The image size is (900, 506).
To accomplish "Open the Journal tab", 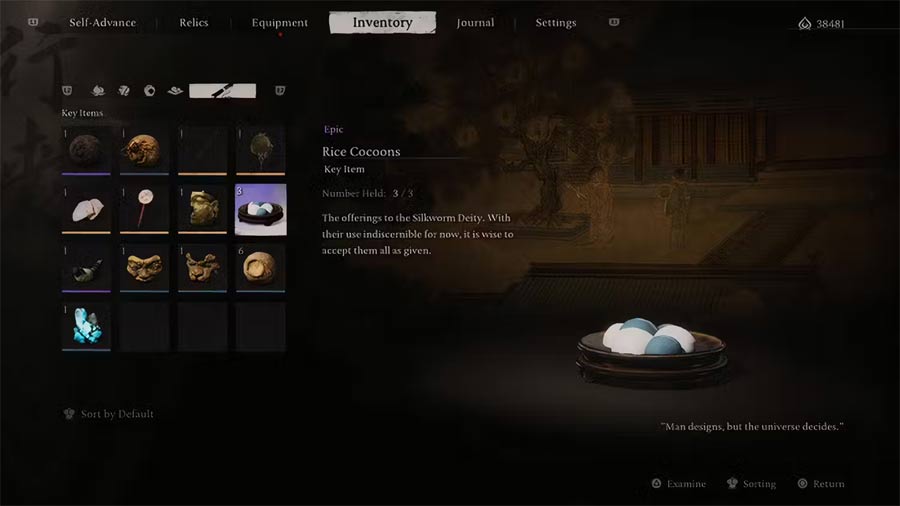I will pos(475,23).
